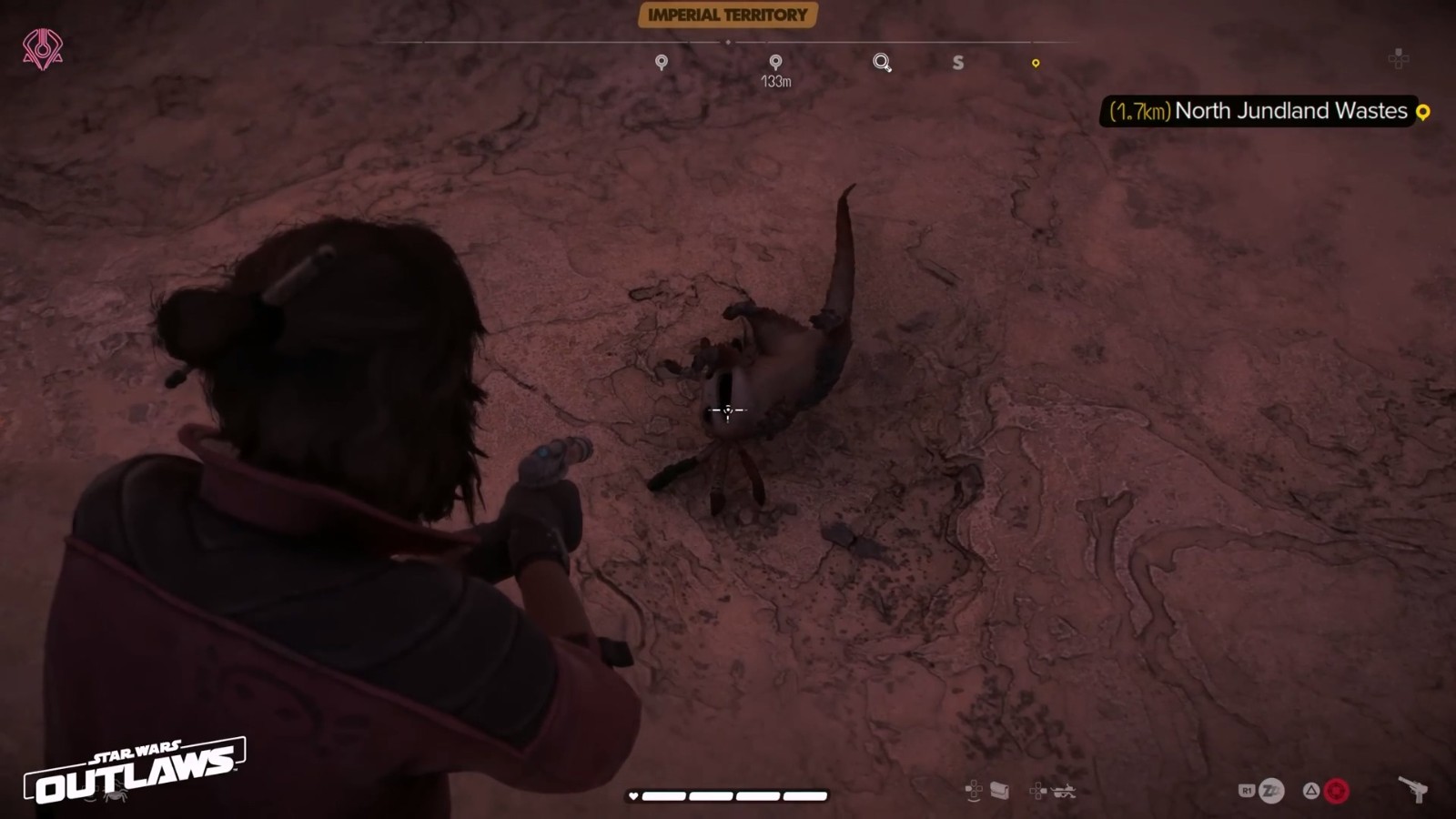Select the speeder vehicle quick slot
The image size is (1456, 819).
[x=1064, y=791]
